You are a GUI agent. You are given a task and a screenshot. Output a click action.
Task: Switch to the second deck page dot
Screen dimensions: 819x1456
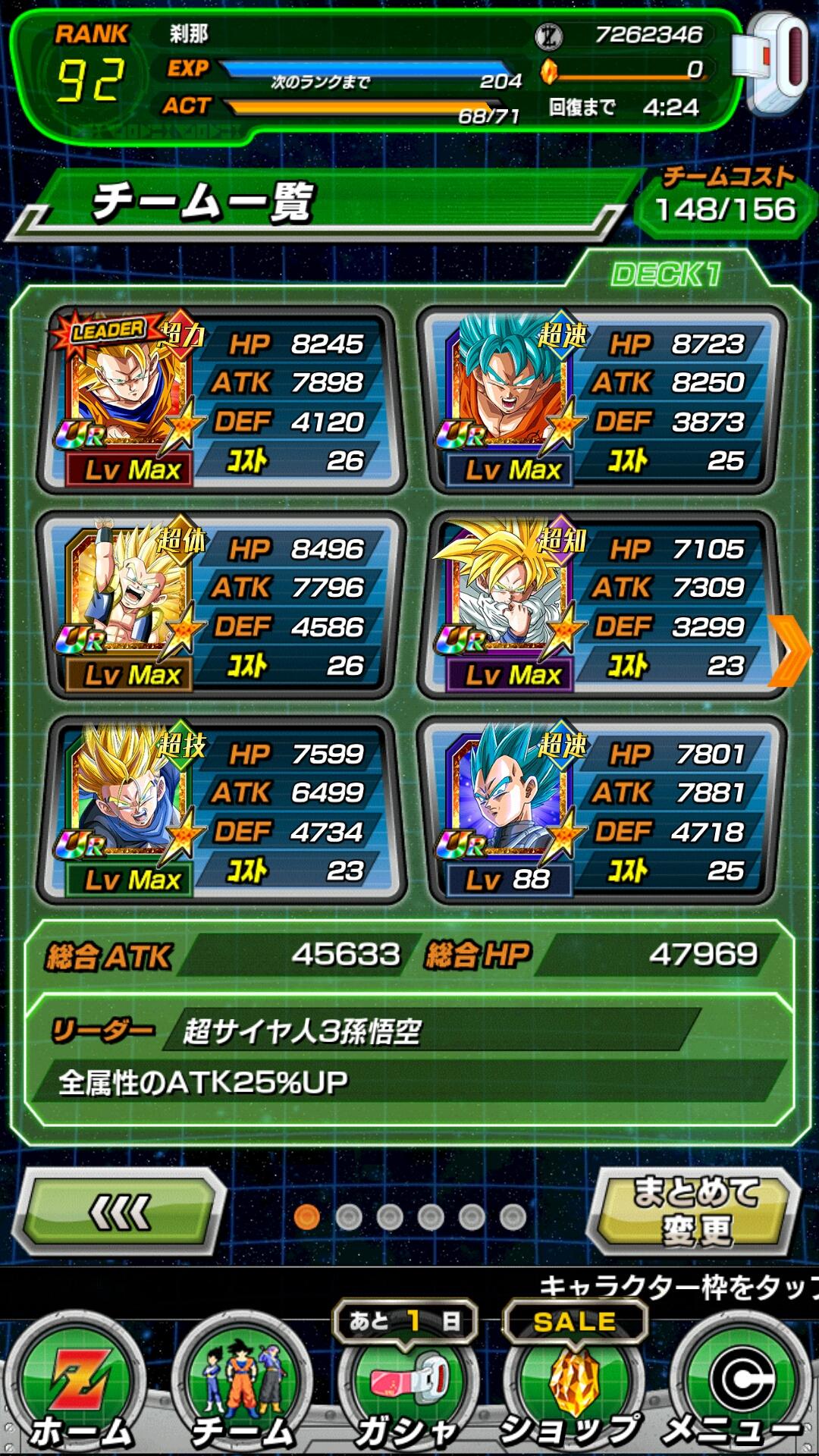click(349, 1217)
